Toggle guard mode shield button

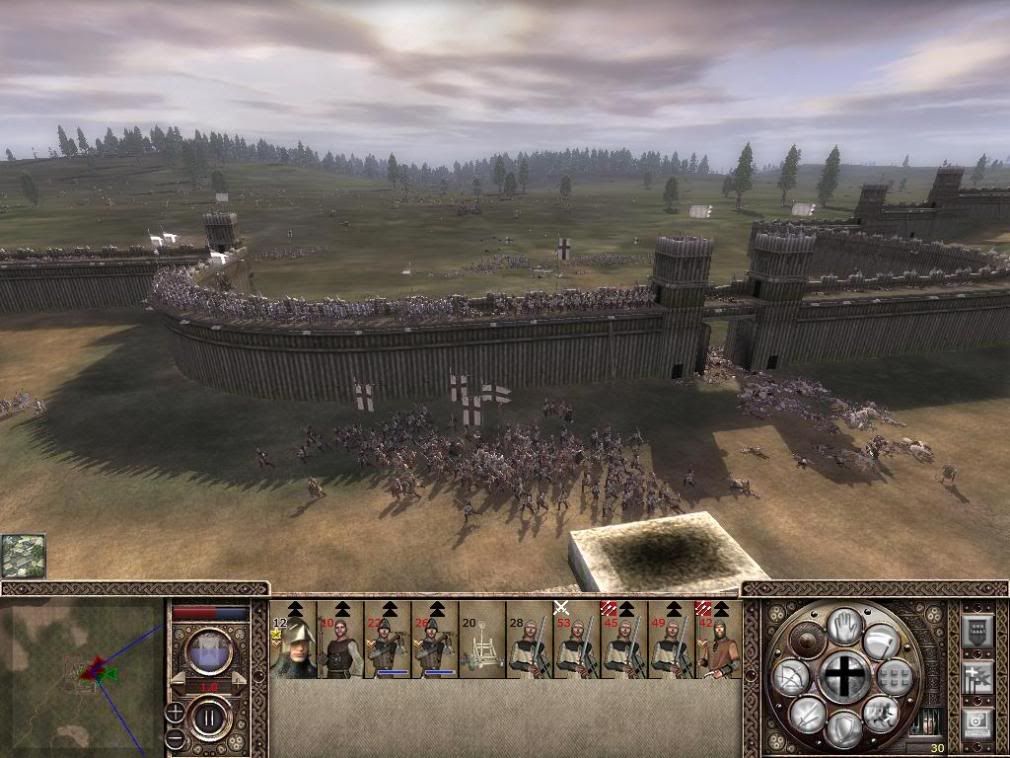(844, 729)
